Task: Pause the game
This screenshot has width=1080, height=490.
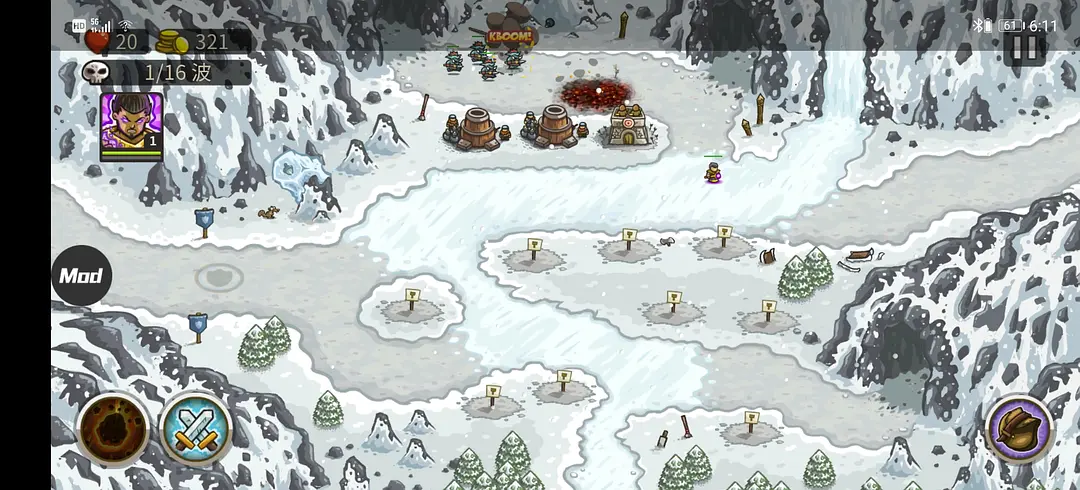Action: 1023,48
